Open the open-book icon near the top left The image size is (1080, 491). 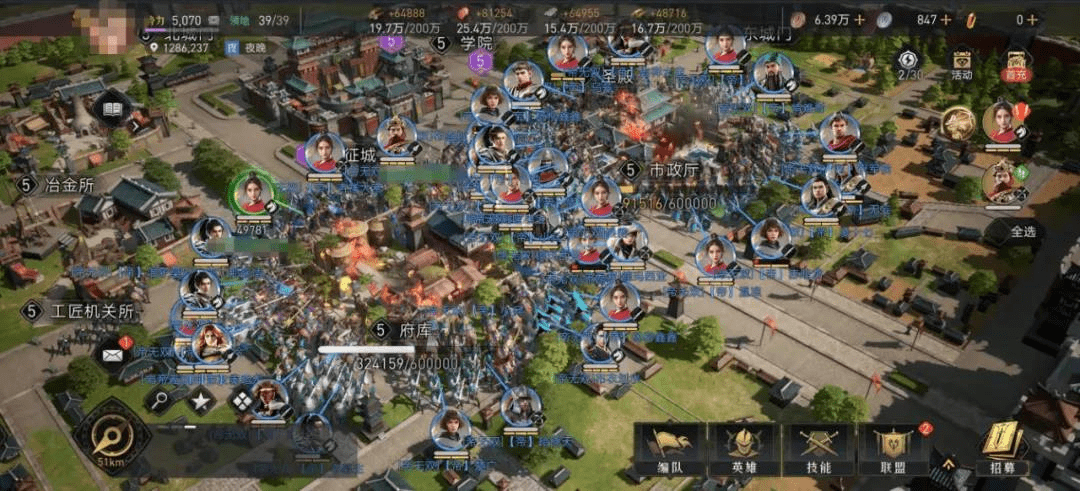112,109
